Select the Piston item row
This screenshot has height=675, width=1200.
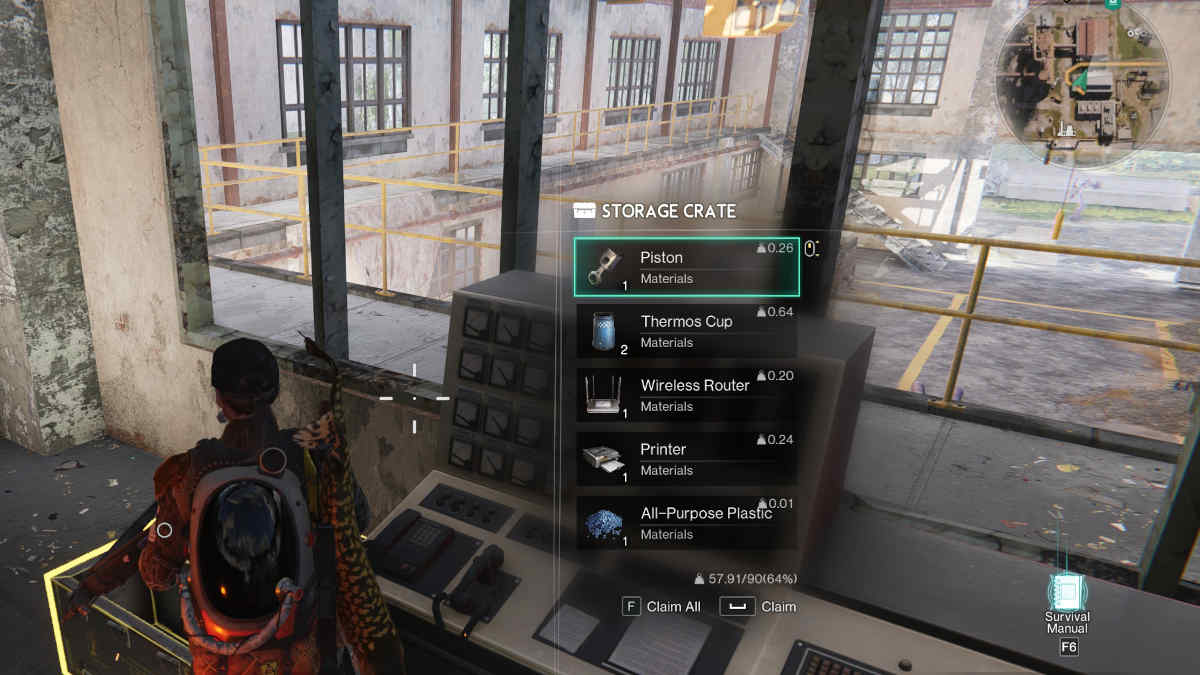[x=686, y=267]
